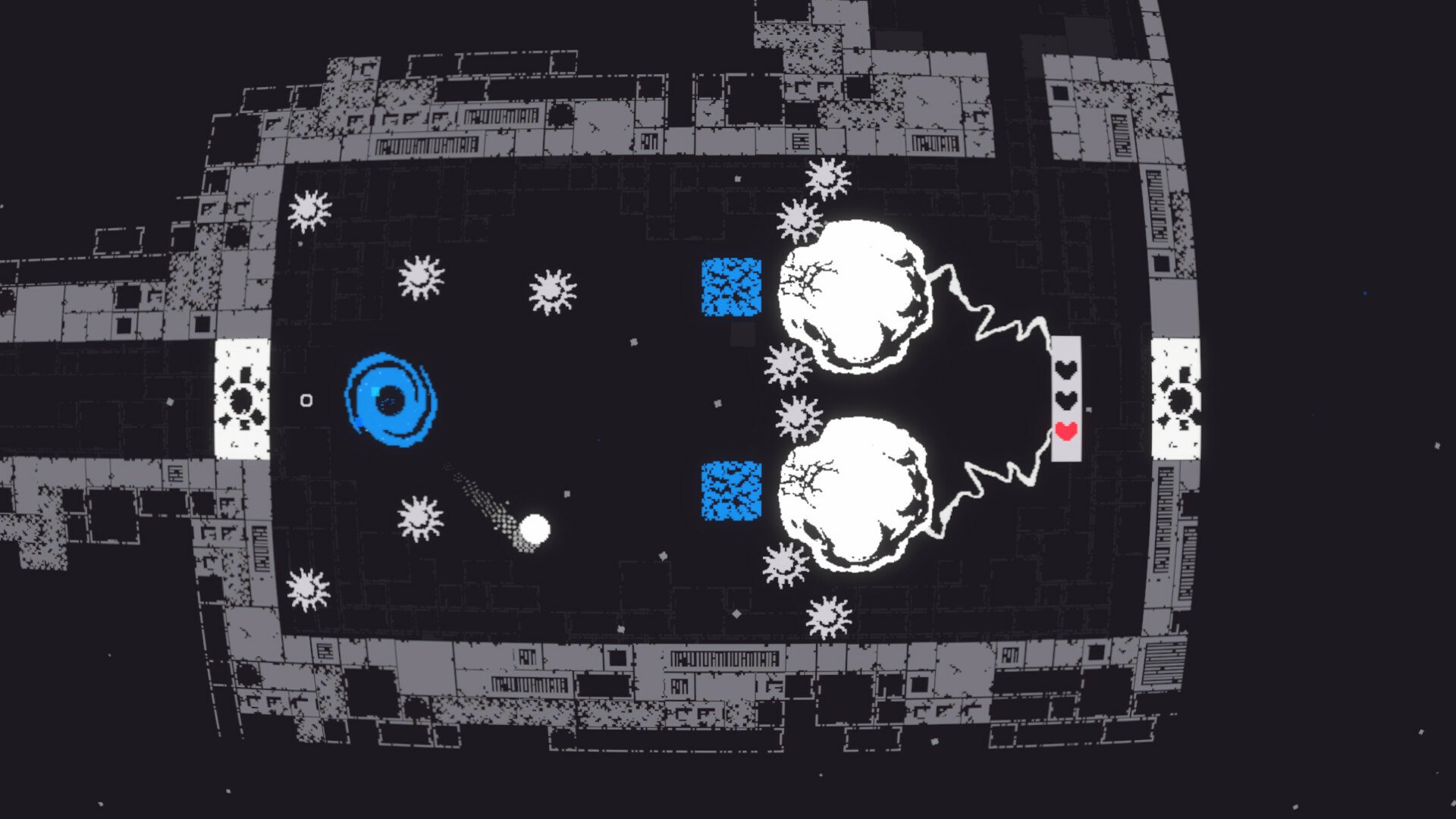Toggle the upper blue textured block
The width and height of the screenshot is (1456, 819).
point(732,288)
